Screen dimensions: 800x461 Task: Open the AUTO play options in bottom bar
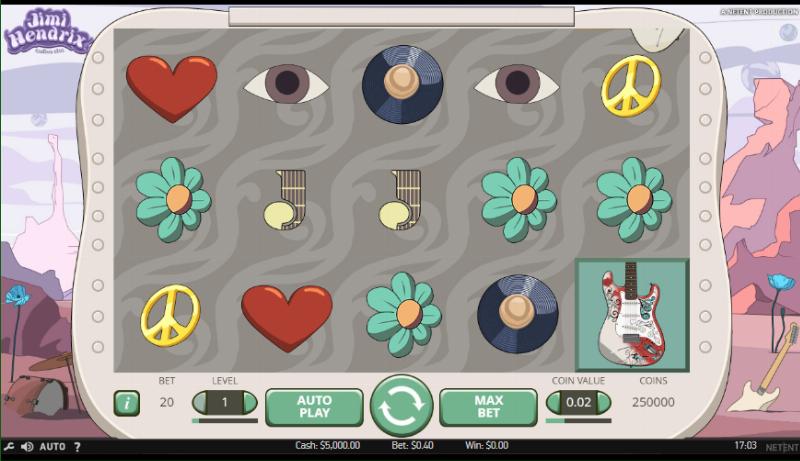[x=53, y=446]
